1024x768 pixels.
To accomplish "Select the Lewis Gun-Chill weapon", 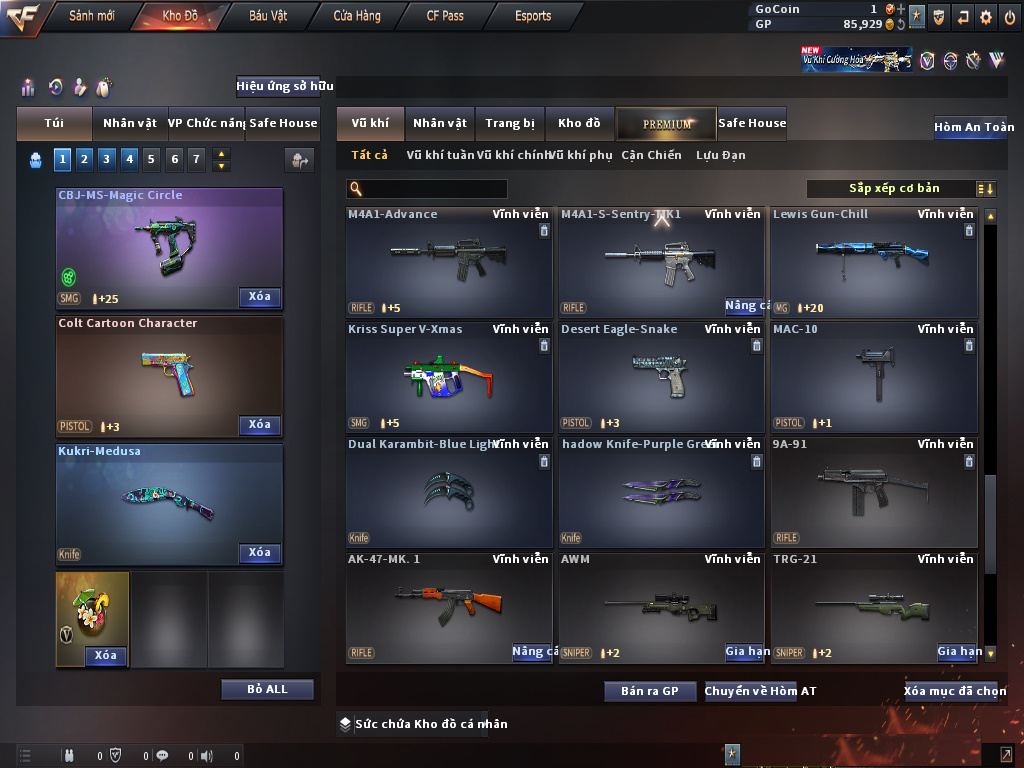I will (873, 262).
